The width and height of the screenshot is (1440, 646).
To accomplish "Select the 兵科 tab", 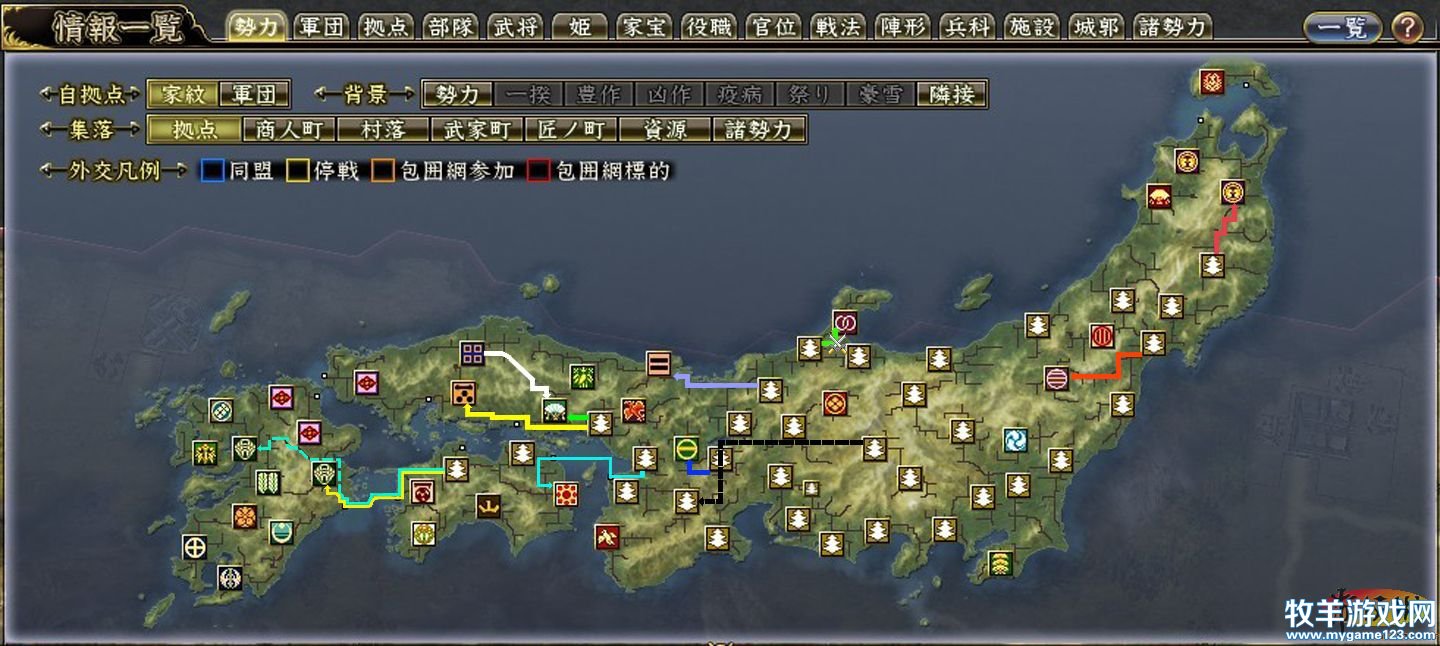I will (967, 27).
